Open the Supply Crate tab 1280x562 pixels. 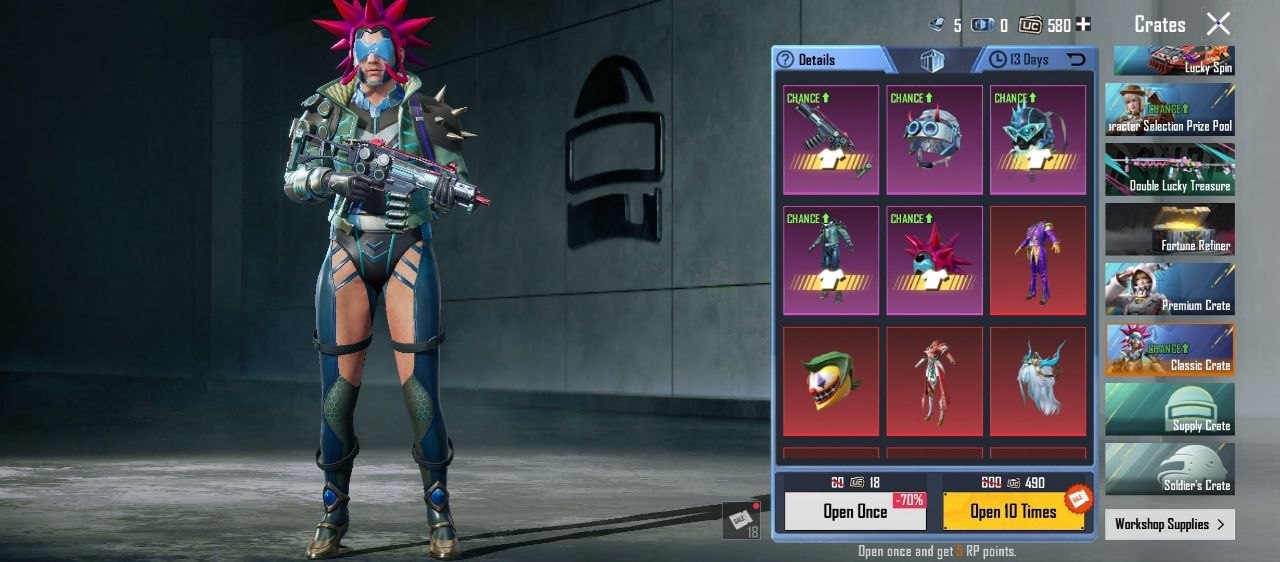[x=1169, y=409]
